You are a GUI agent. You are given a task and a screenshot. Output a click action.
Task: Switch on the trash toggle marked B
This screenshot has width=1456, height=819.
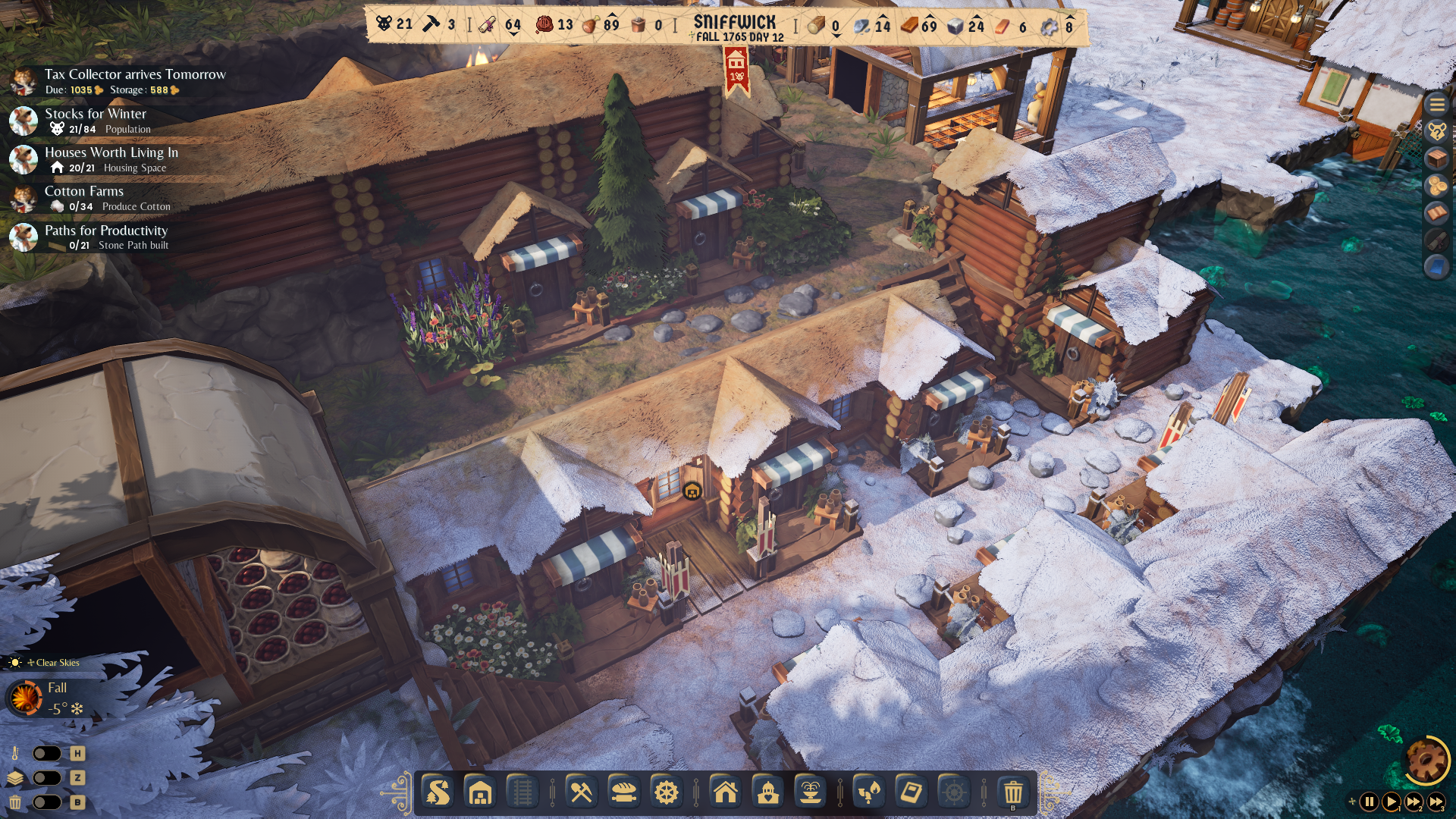(47, 802)
